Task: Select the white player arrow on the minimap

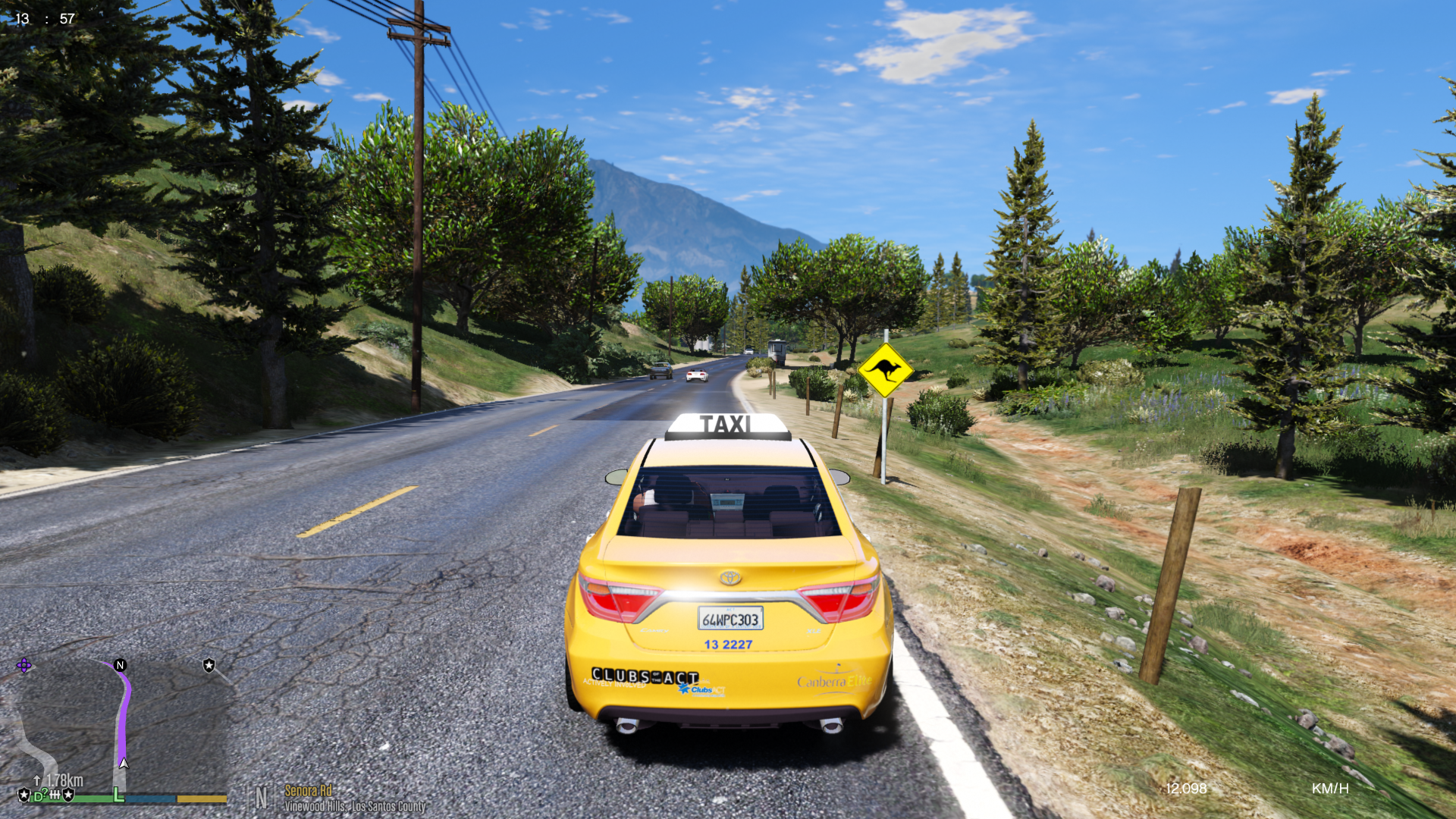Action: 124,763
